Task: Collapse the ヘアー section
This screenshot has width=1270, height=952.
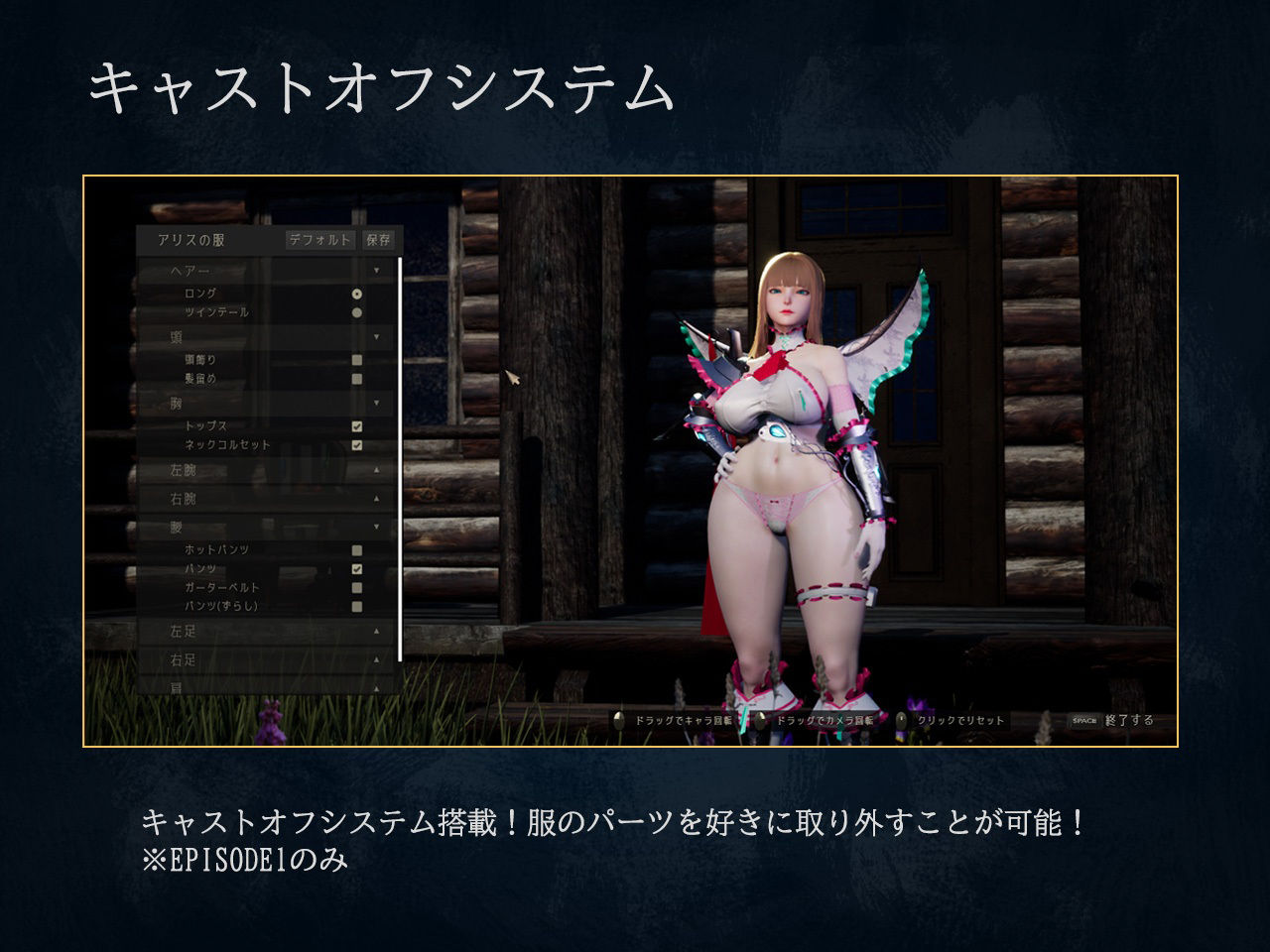Action: pyautogui.click(x=376, y=270)
